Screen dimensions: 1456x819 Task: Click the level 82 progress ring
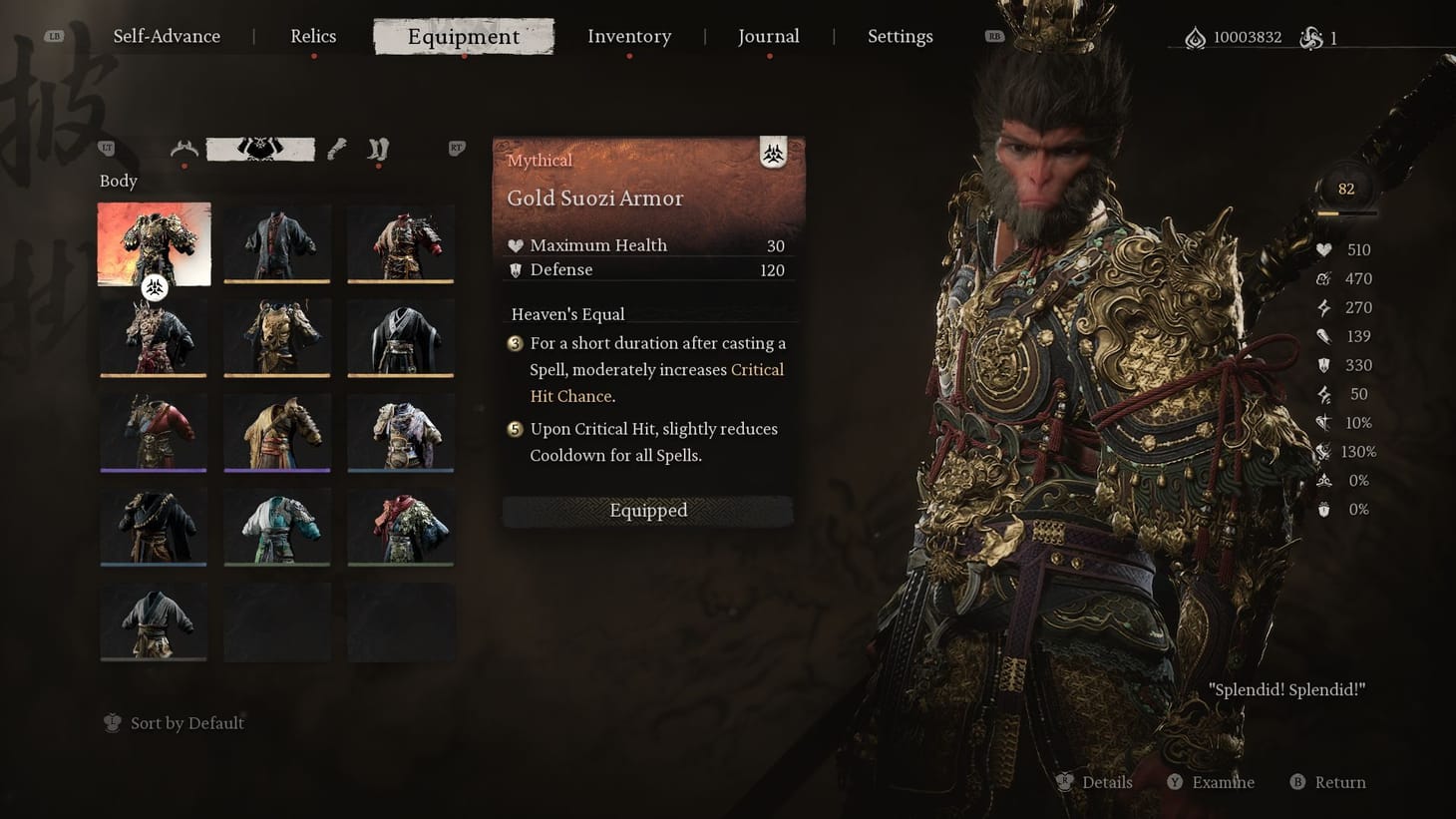pos(1346,188)
